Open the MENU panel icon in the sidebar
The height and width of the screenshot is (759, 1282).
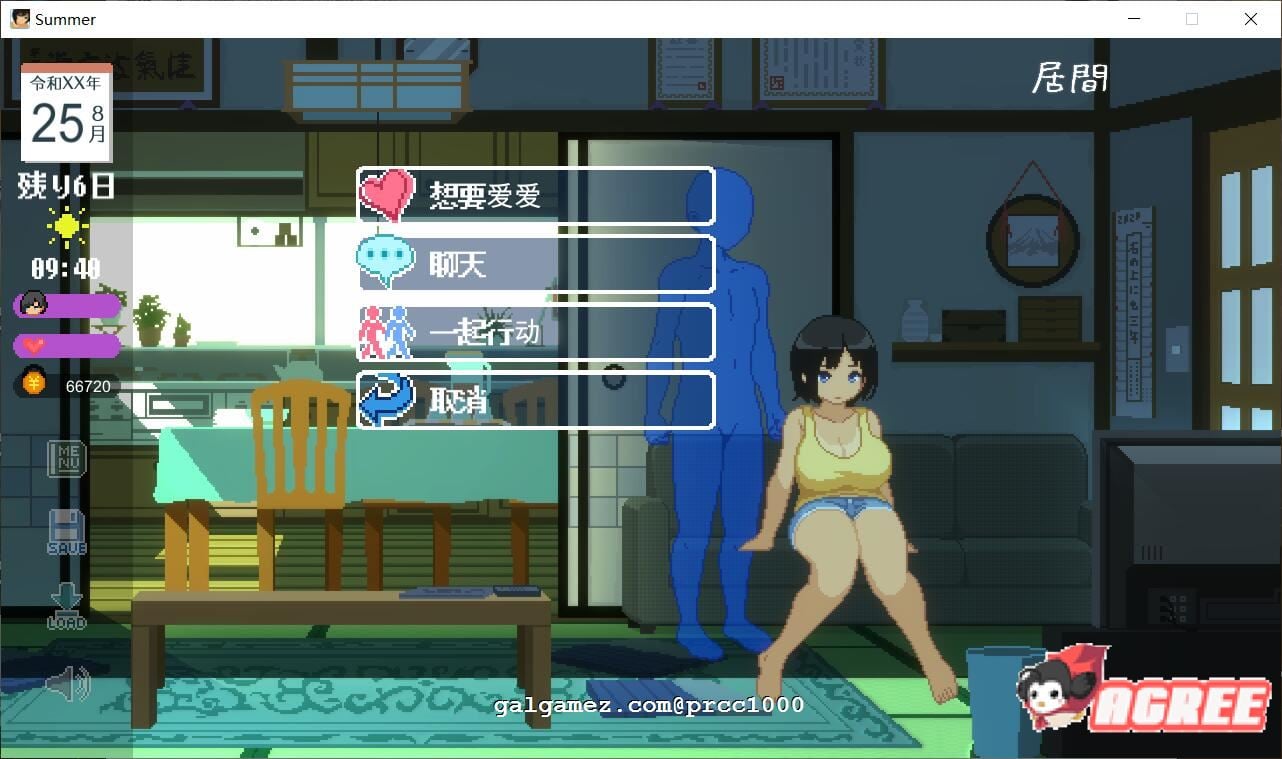tap(66, 459)
